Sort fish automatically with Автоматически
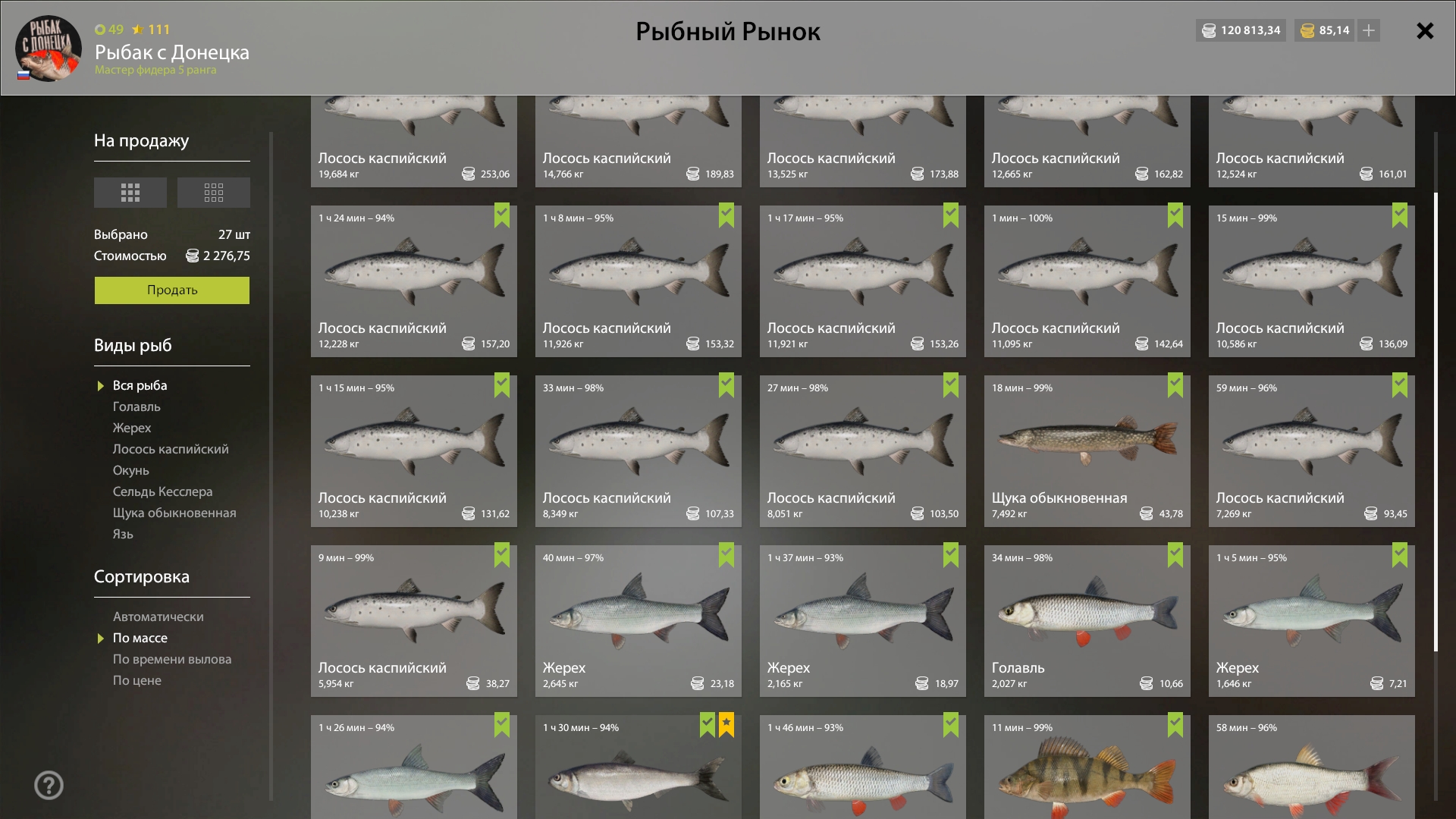Image resolution: width=1456 pixels, height=819 pixels. pos(158,617)
